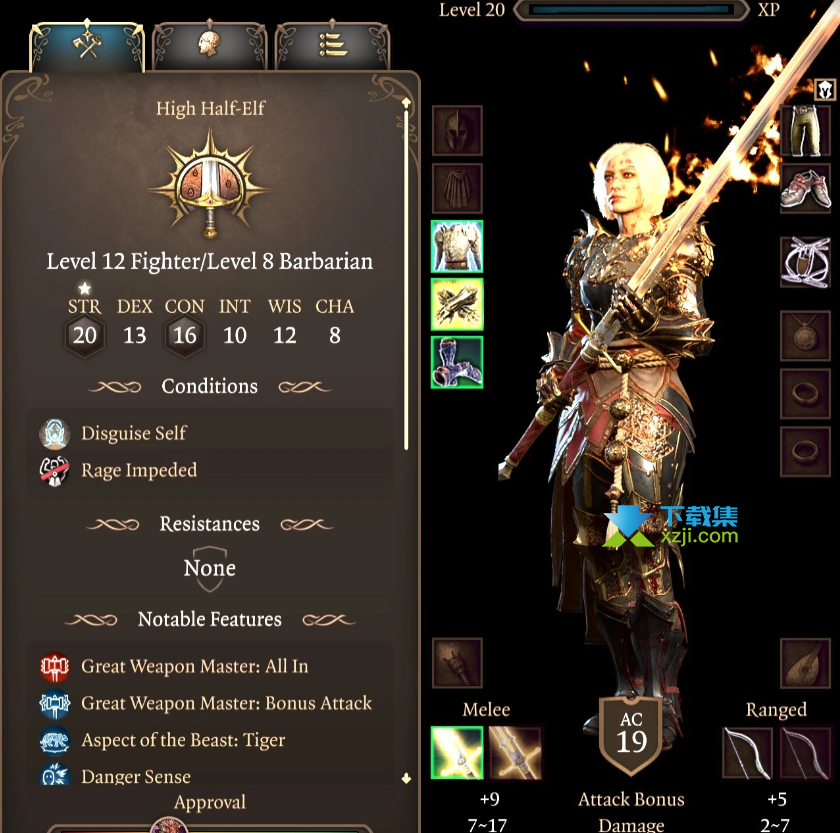Toggle helmet visibility icon

pos(824,90)
